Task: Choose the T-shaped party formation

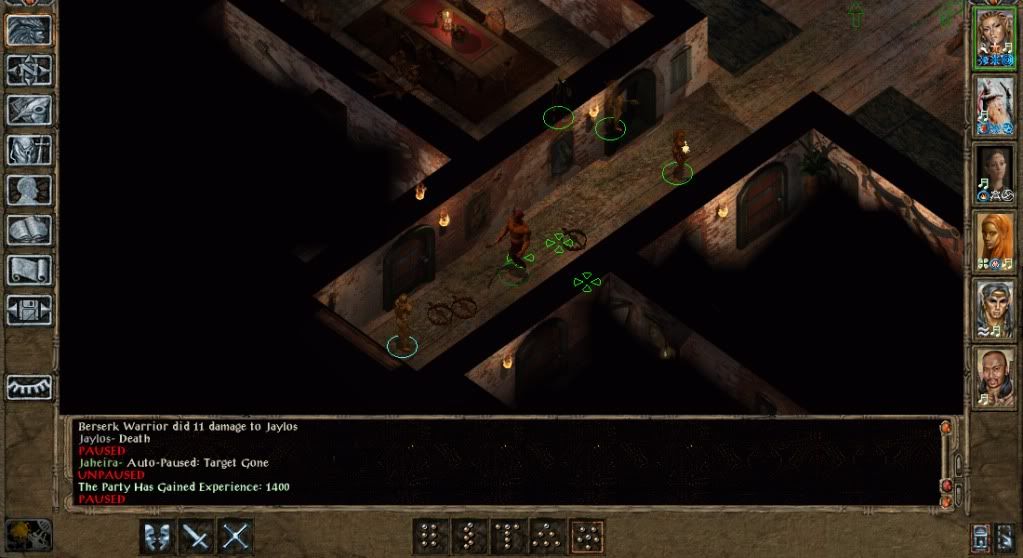Action: pyautogui.click(x=508, y=536)
